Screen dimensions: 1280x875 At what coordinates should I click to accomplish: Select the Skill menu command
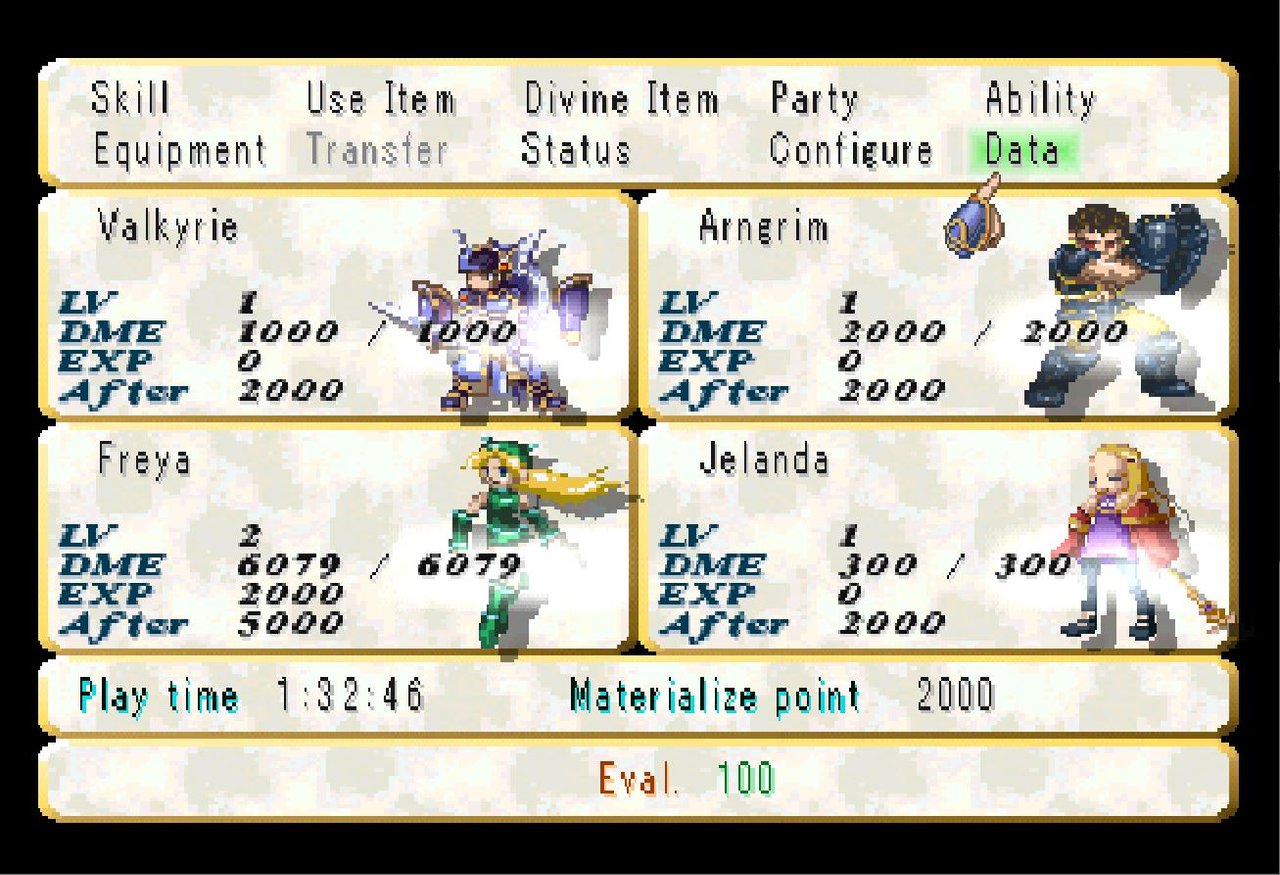tap(130, 98)
